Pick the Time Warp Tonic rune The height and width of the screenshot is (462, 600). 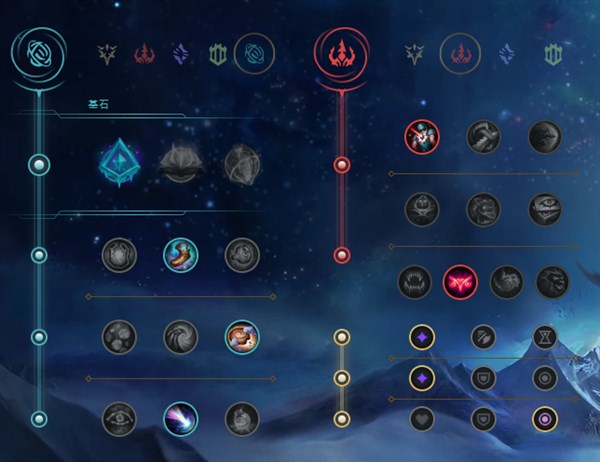point(242,418)
